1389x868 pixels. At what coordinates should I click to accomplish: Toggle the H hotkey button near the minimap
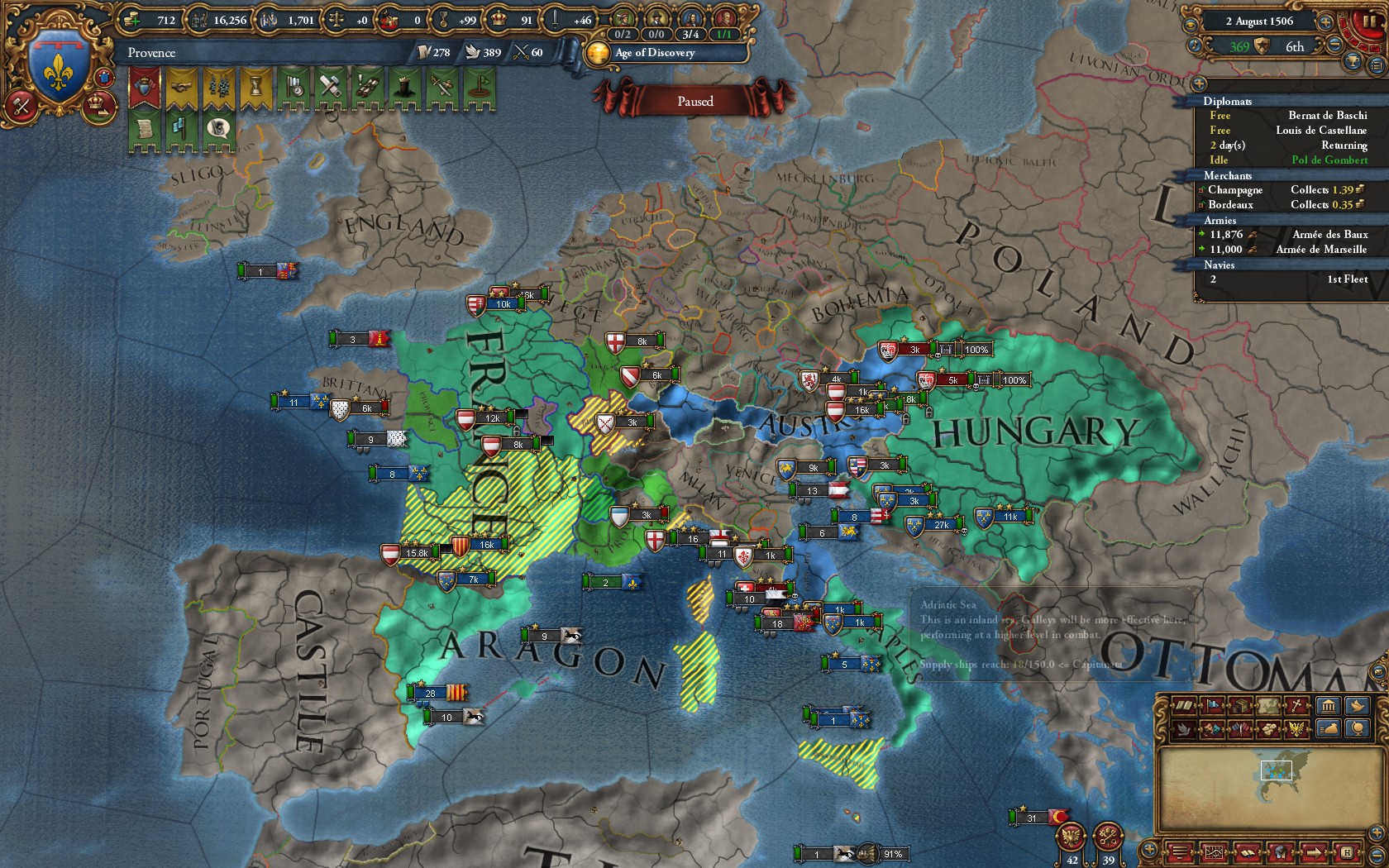pyautogui.click(x=1348, y=851)
